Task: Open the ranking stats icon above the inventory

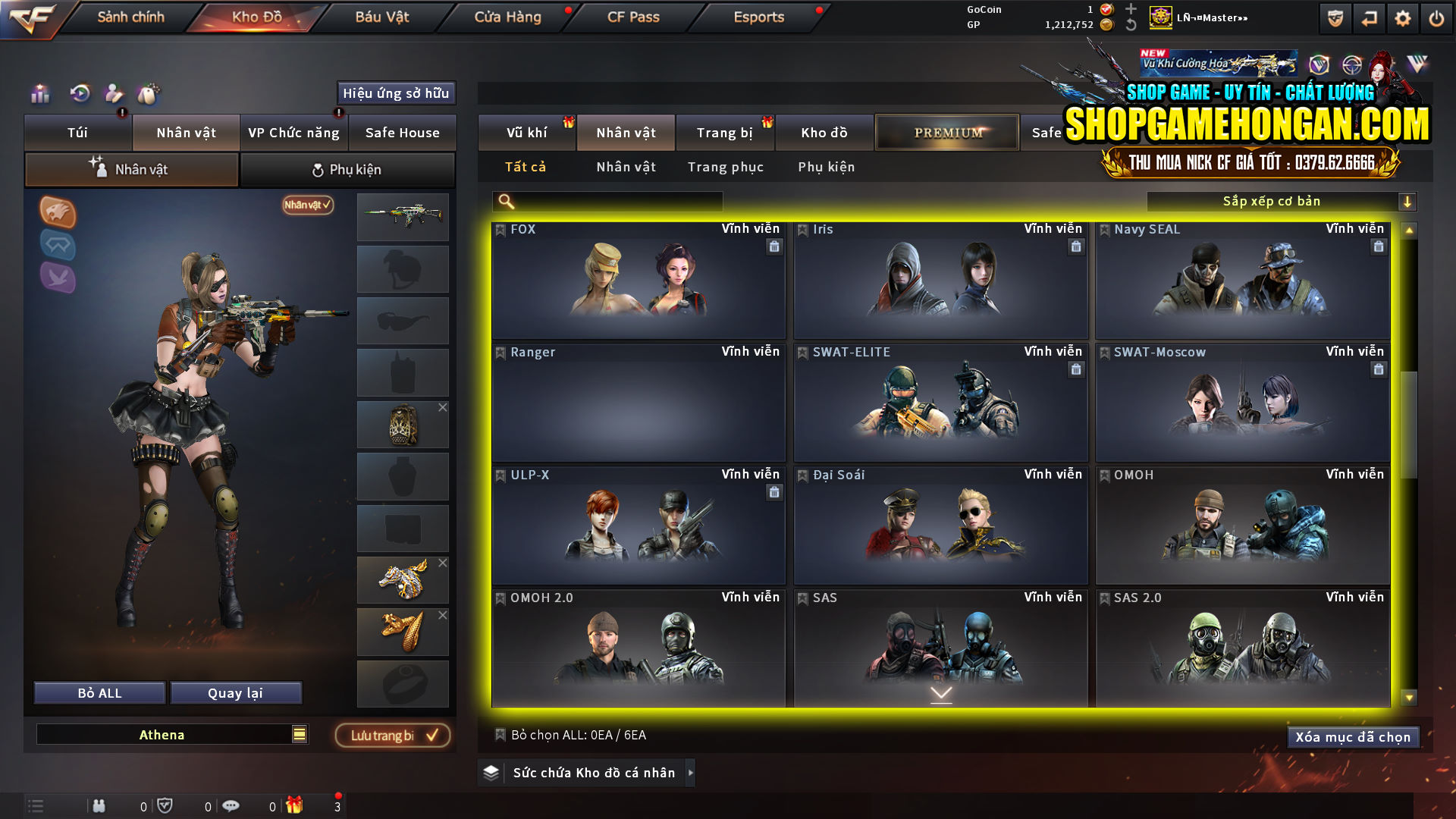Action: [39, 95]
